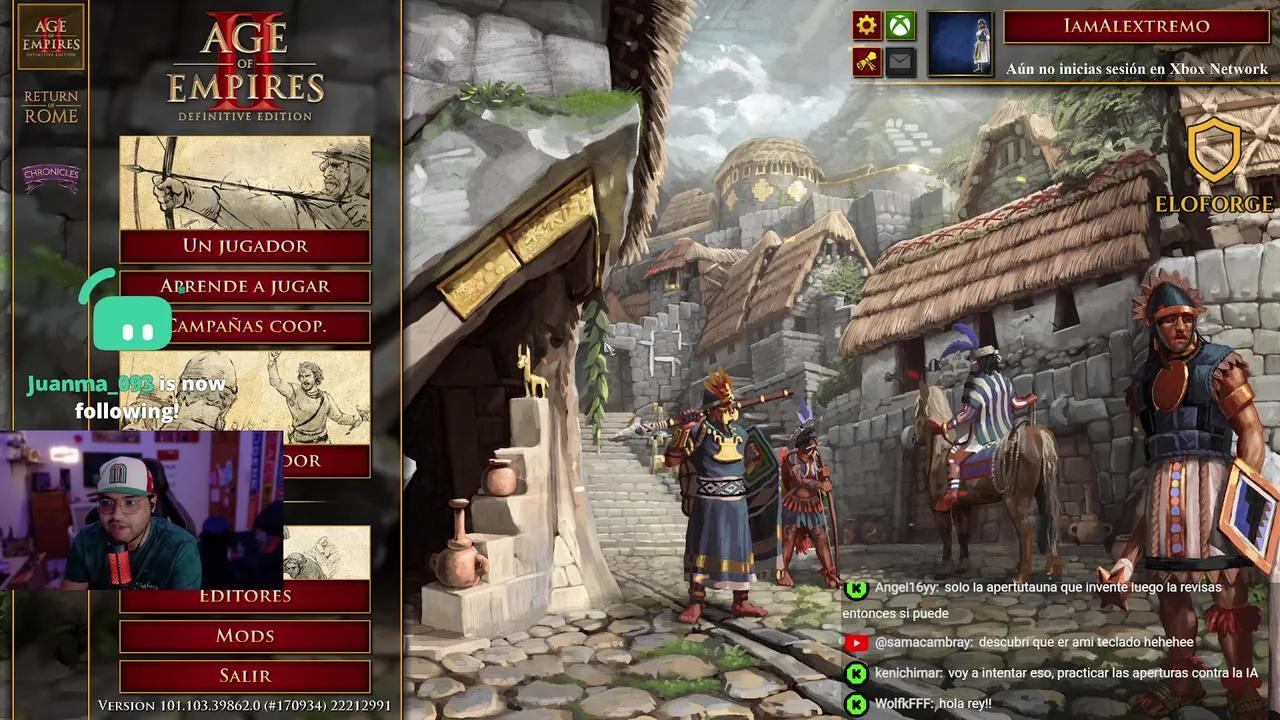Click the green Xbox sign-in icon
The width and height of the screenshot is (1280, 720).
click(900, 26)
